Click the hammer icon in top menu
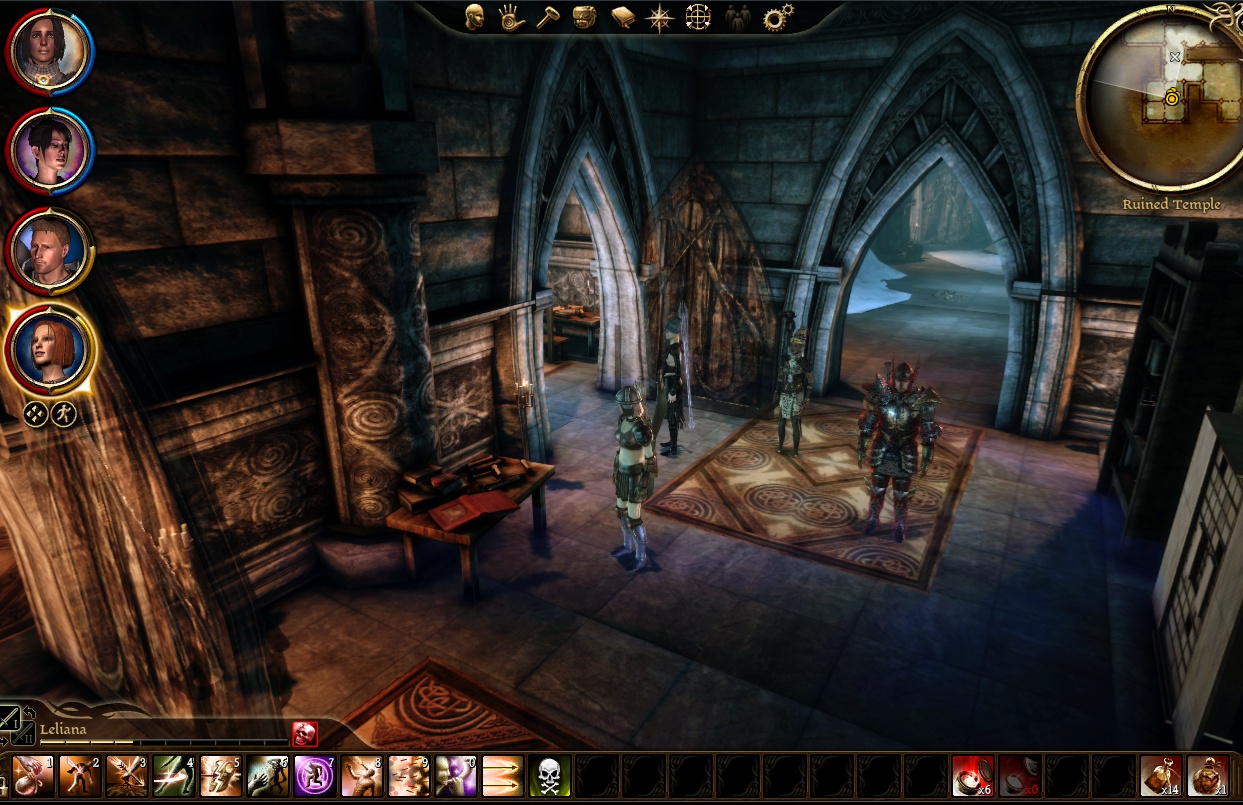 [547, 16]
